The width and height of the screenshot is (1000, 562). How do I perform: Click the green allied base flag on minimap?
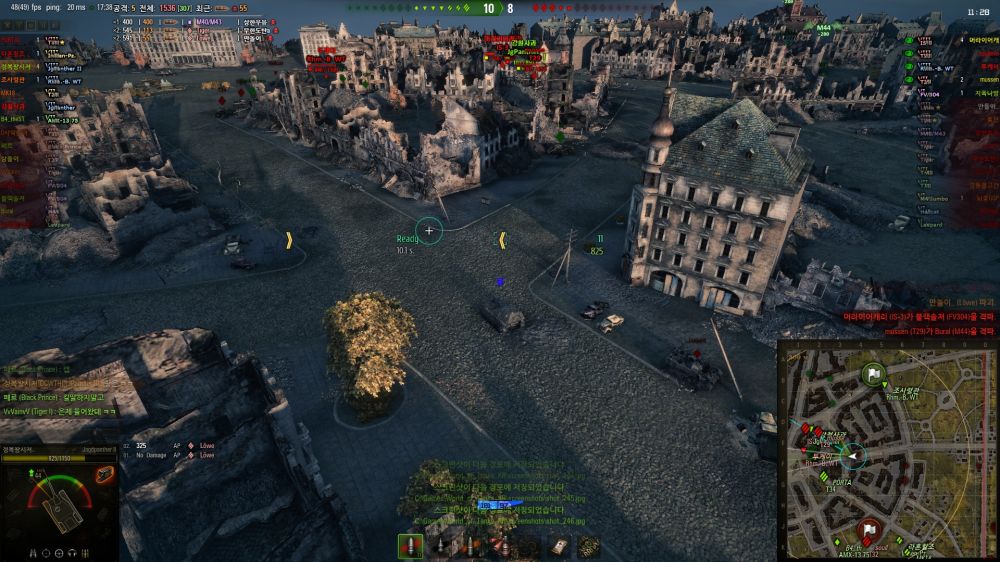[874, 376]
